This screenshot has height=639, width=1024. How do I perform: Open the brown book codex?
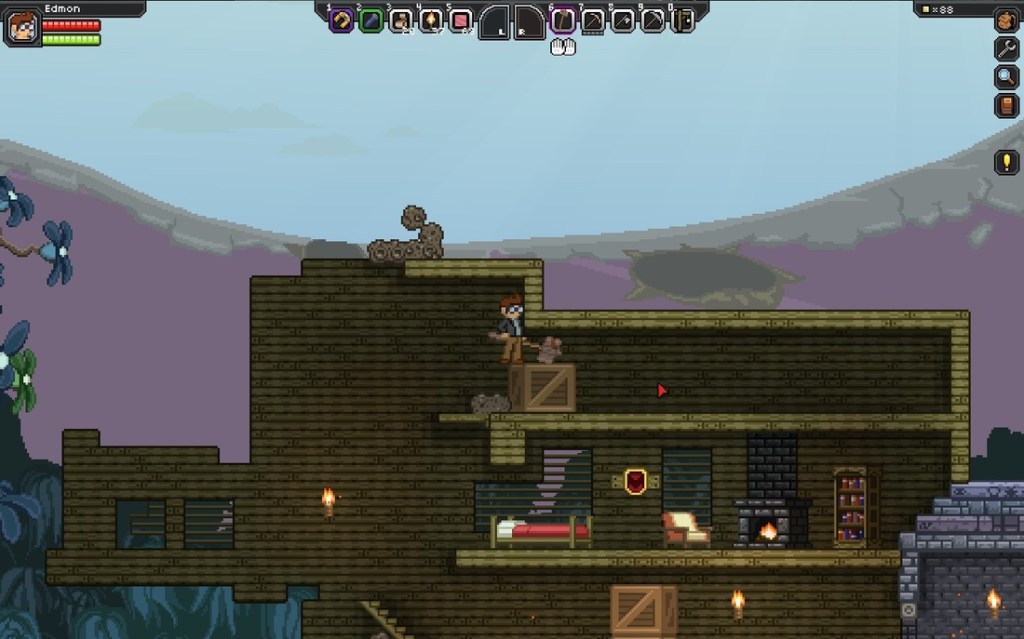[x=1006, y=106]
